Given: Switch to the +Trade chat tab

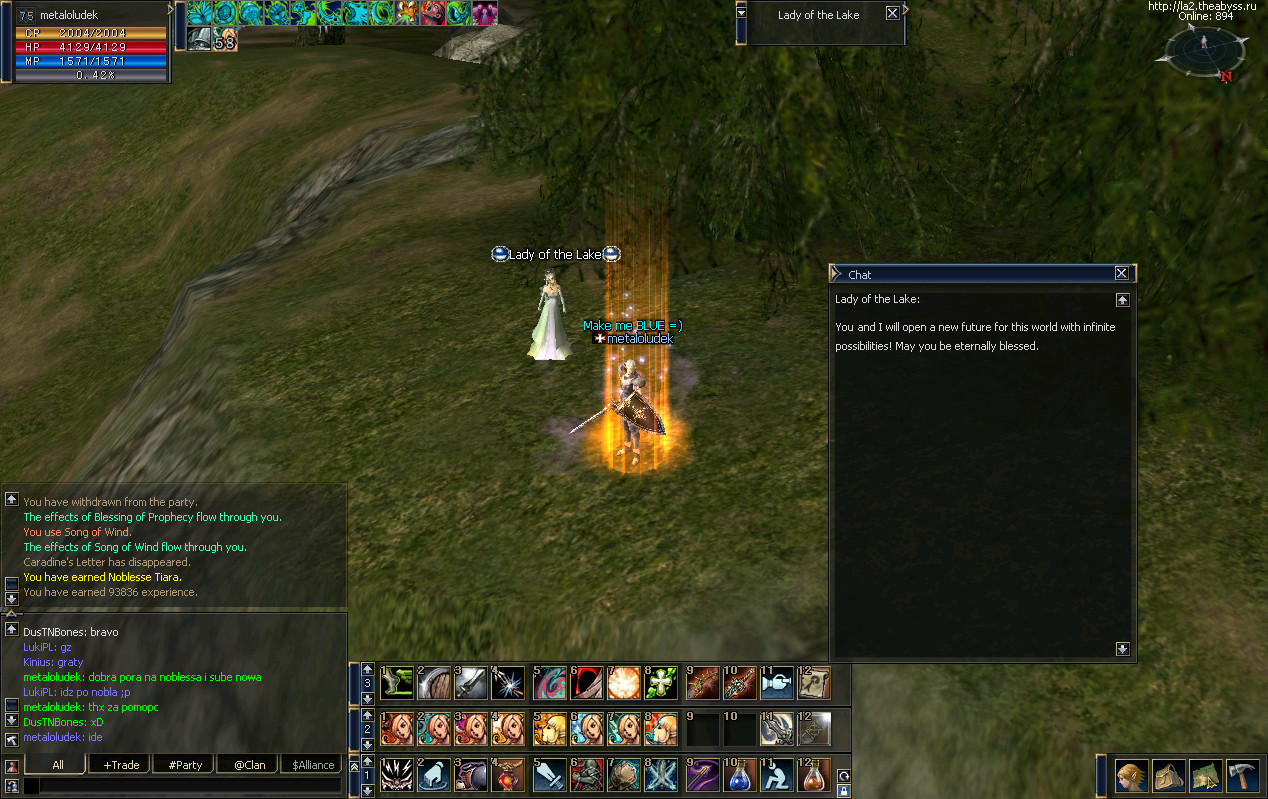Looking at the screenshot, I should (121, 765).
